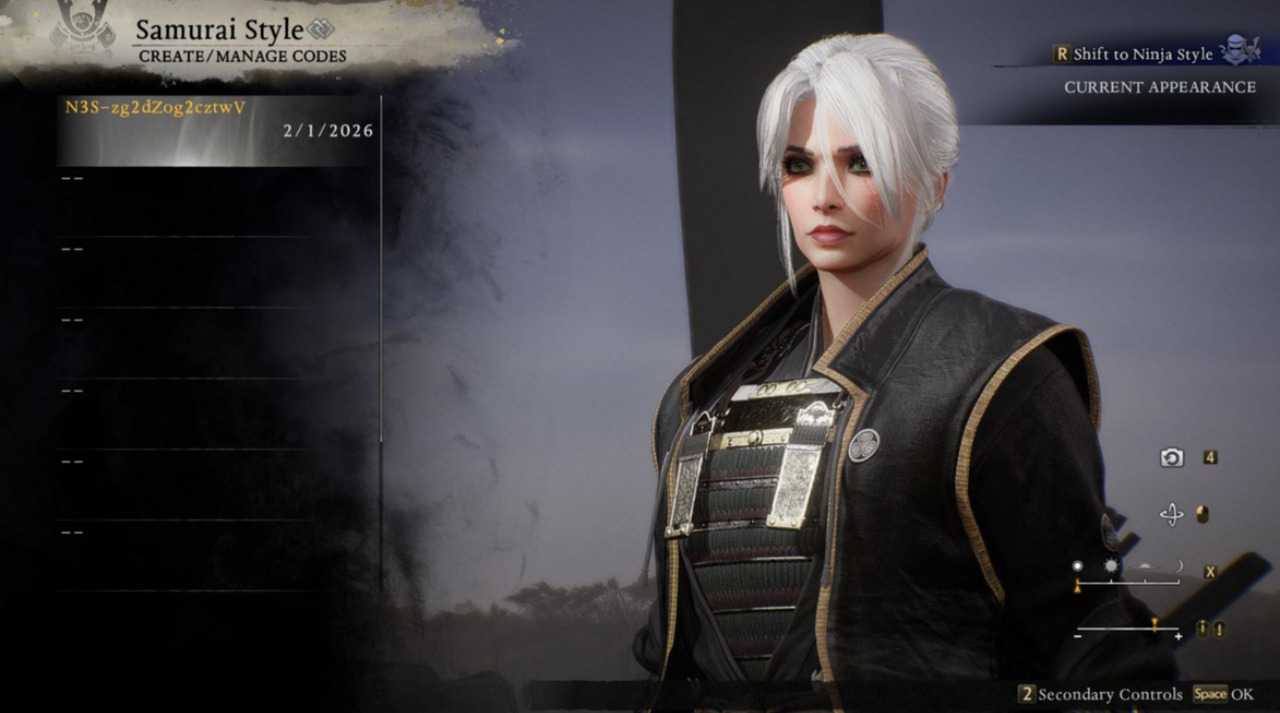The height and width of the screenshot is (713, 1280).
Task: Set lighting to the crescent moon setting
Action: point(1178,566)
